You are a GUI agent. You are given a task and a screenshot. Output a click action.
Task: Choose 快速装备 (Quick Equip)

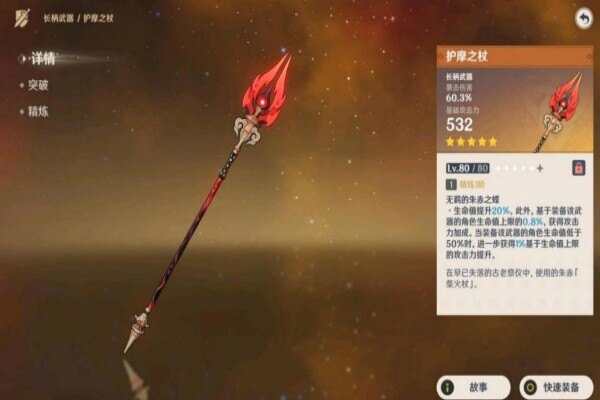pyautogui.click(x=553, y=386)
